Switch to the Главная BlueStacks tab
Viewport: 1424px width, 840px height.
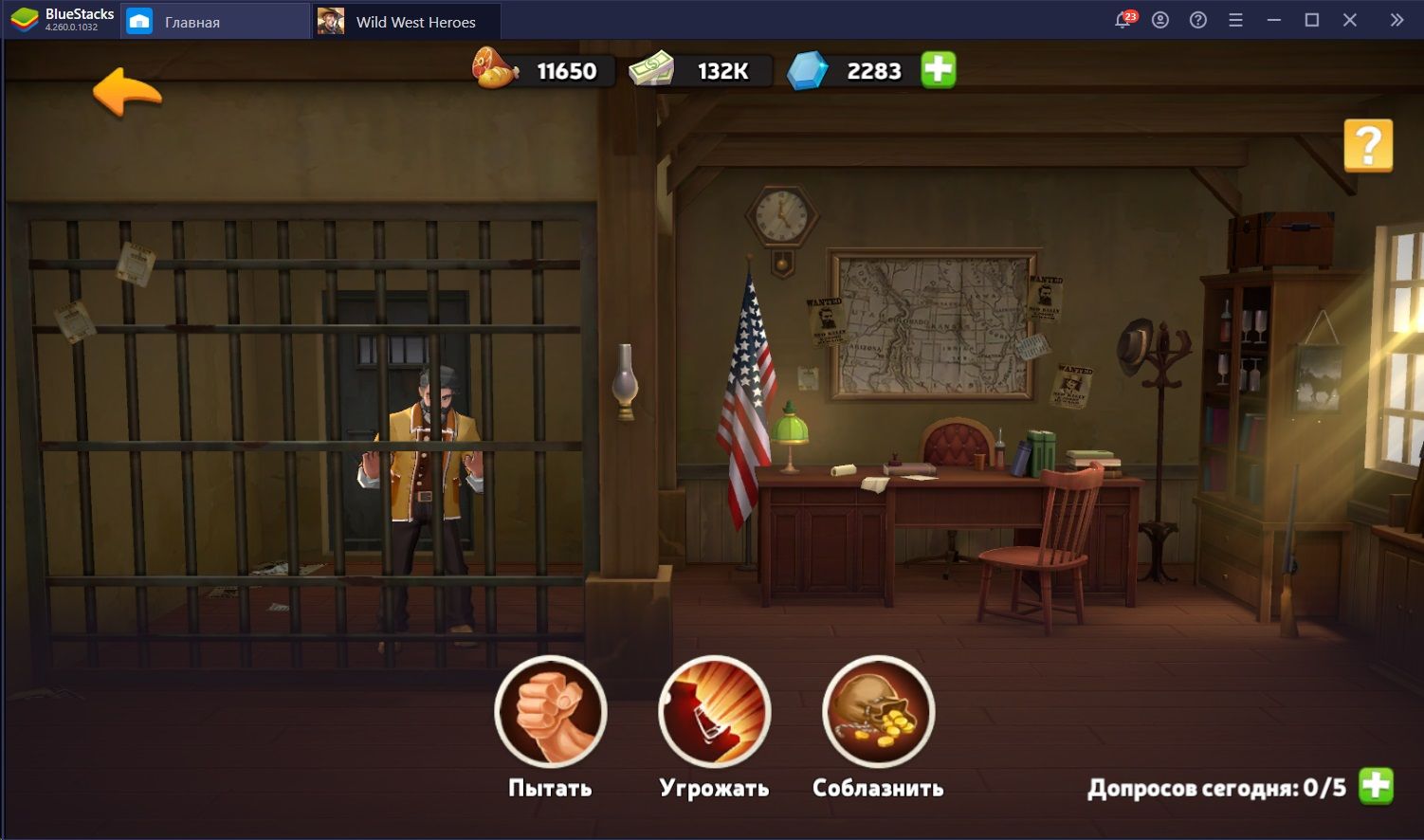click(192, 22)
